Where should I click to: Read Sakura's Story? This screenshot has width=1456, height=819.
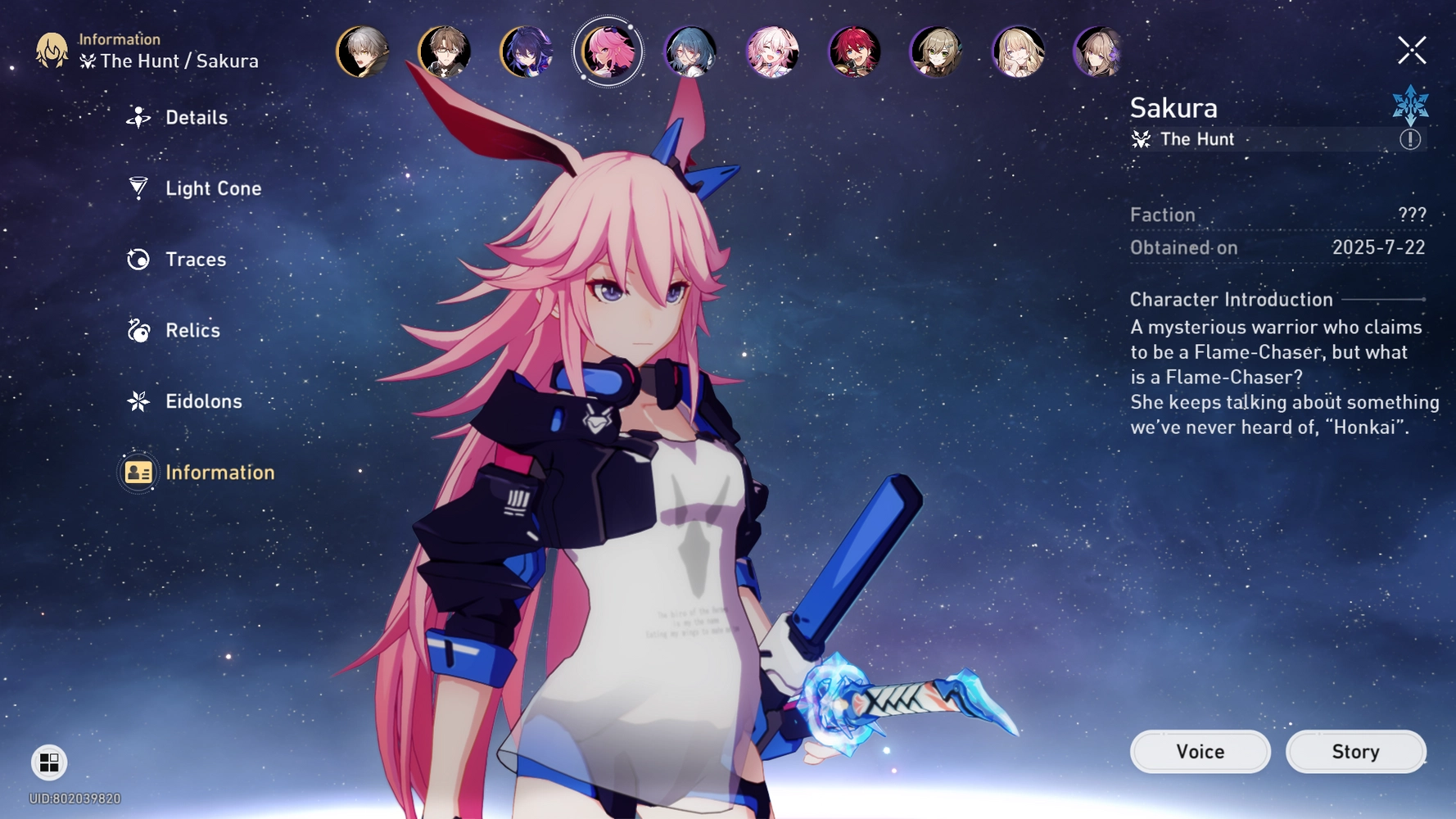pyautogui.click(x=1355, y=751)
